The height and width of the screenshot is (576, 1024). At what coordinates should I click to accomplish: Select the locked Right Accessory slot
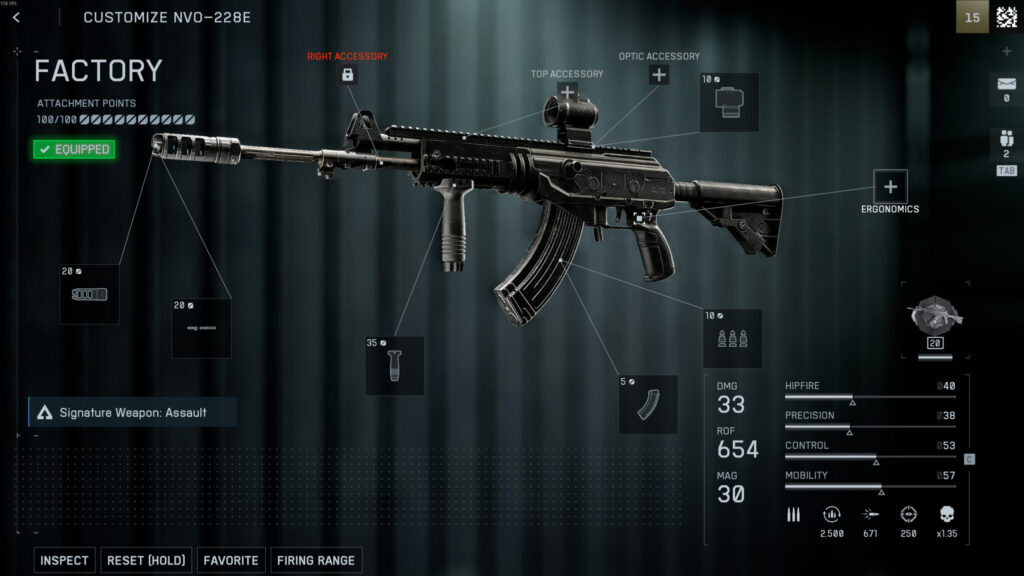[347, 75]
